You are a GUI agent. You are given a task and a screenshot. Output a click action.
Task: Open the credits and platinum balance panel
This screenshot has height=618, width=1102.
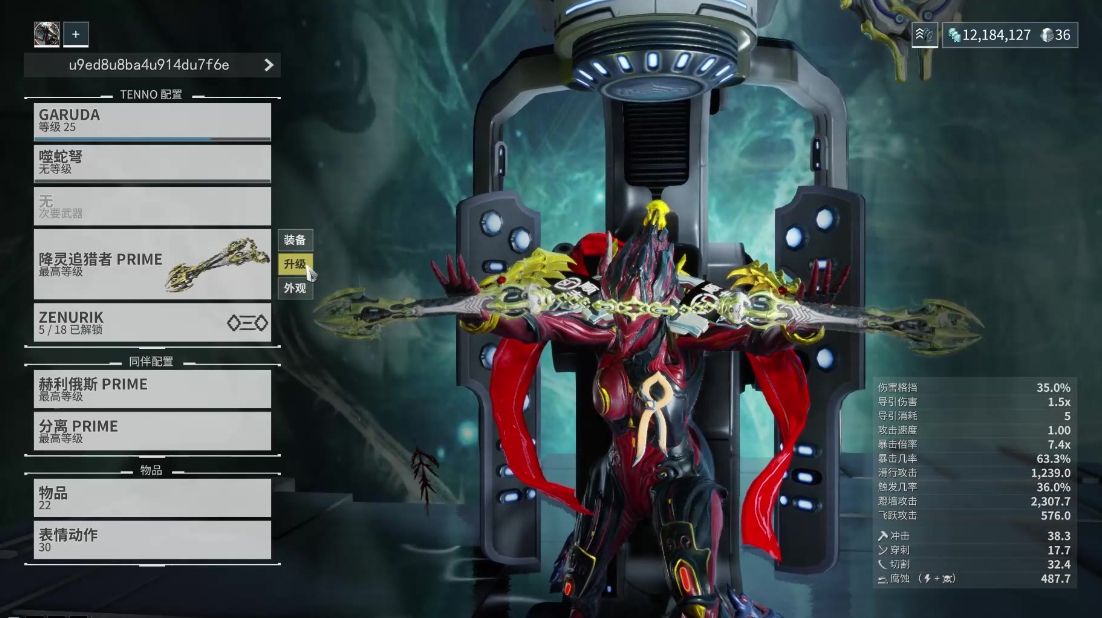coord(1009,35)
